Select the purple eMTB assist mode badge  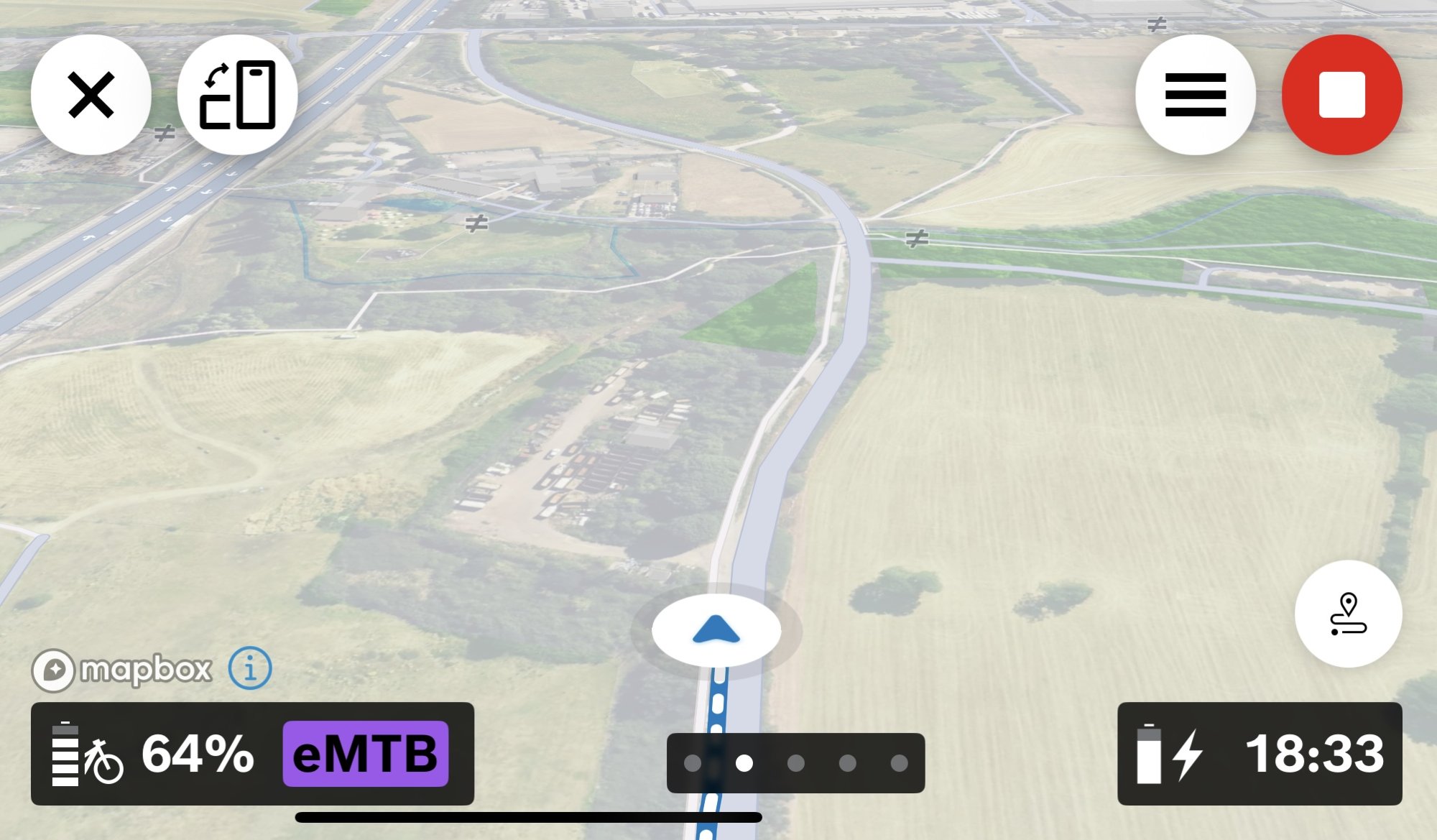366,754
